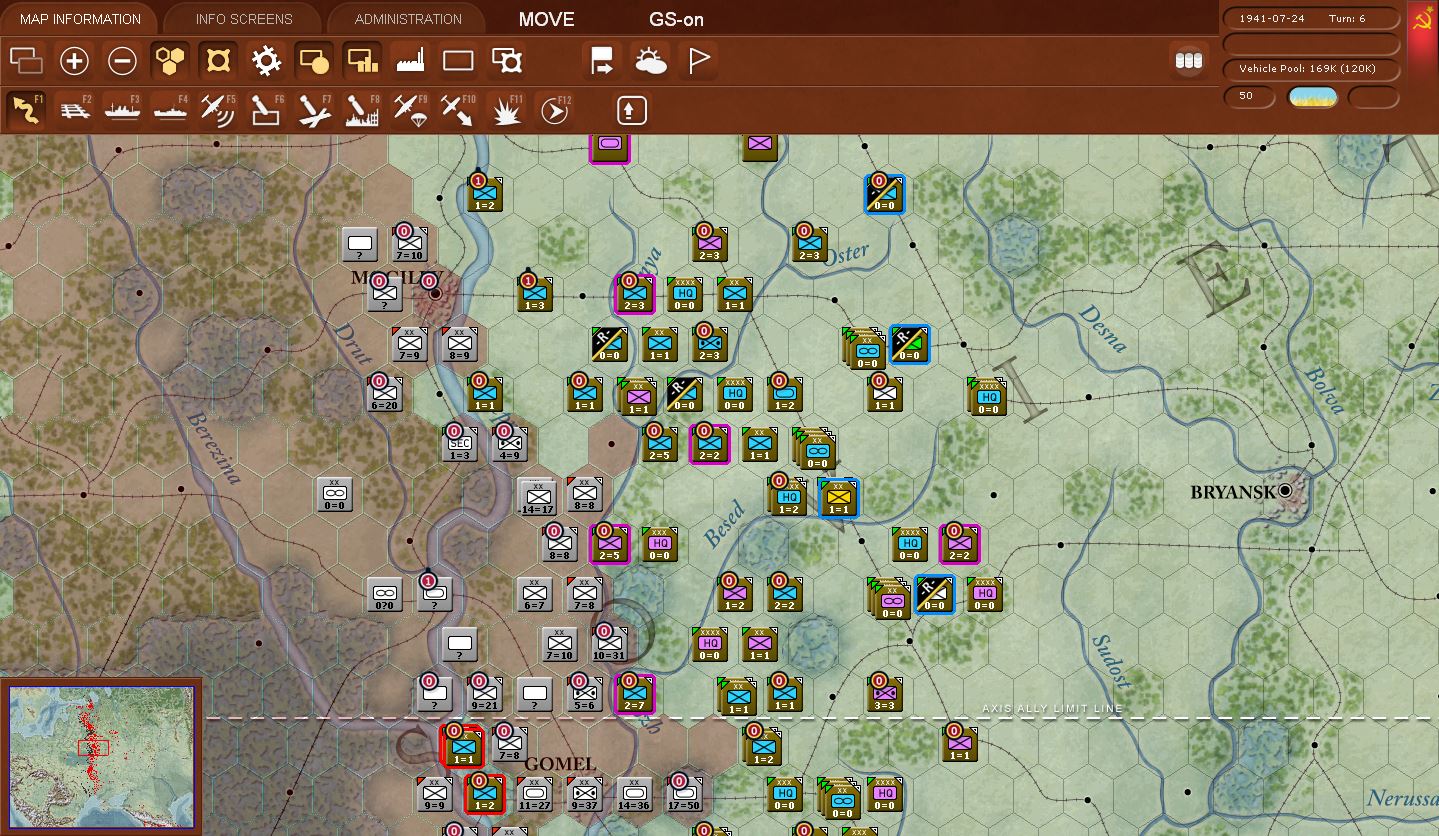1439x836 pixels.
Task: Click the MOVE mode label
Action: pyautogui.click(x=546, y=19)
